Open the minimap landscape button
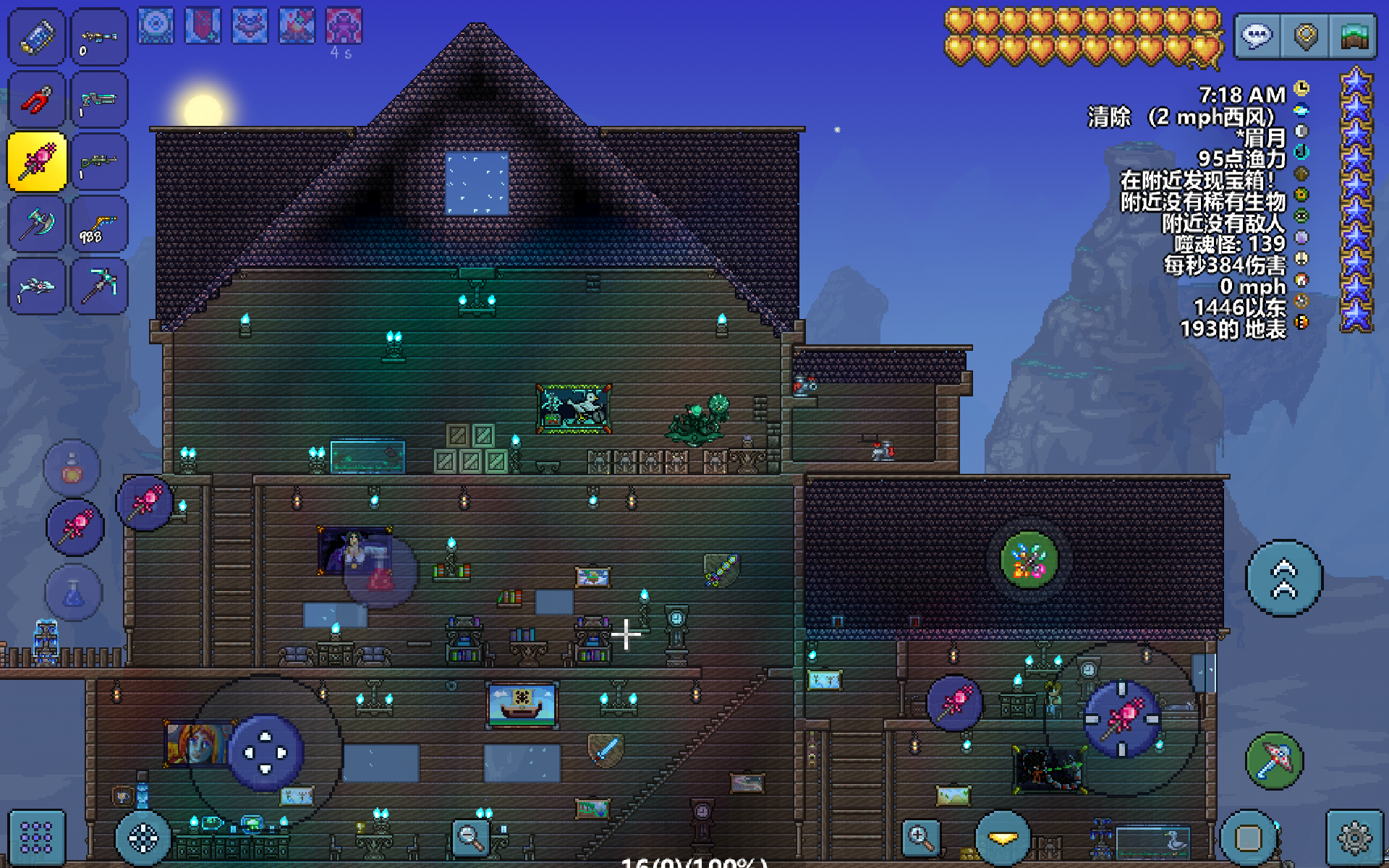The image size is (1389, 868). [1354, 36]
